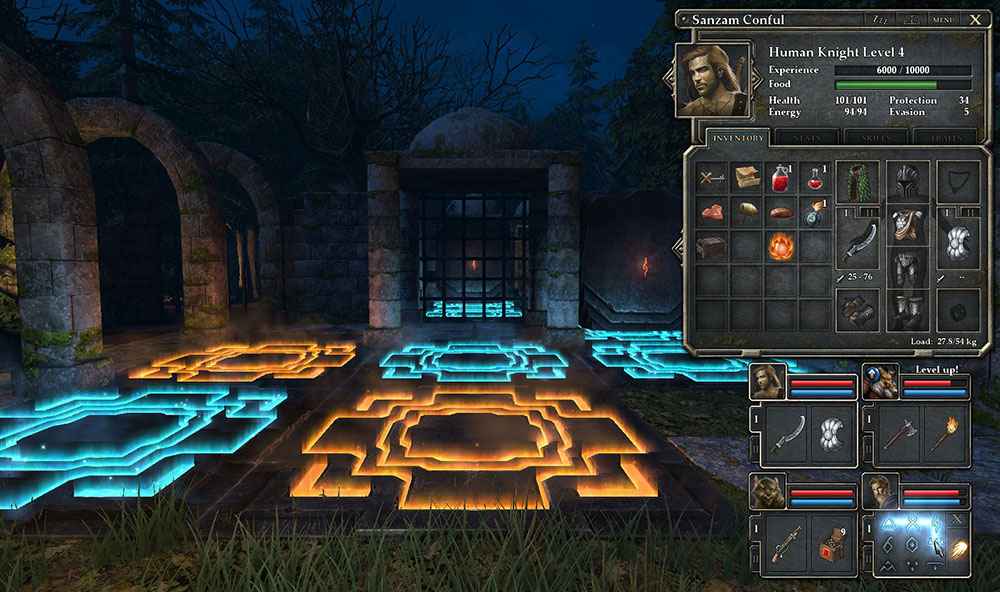Close the character sheet panel
Image resolution: width=1000 pixels, height=592 pixels.
975,19
